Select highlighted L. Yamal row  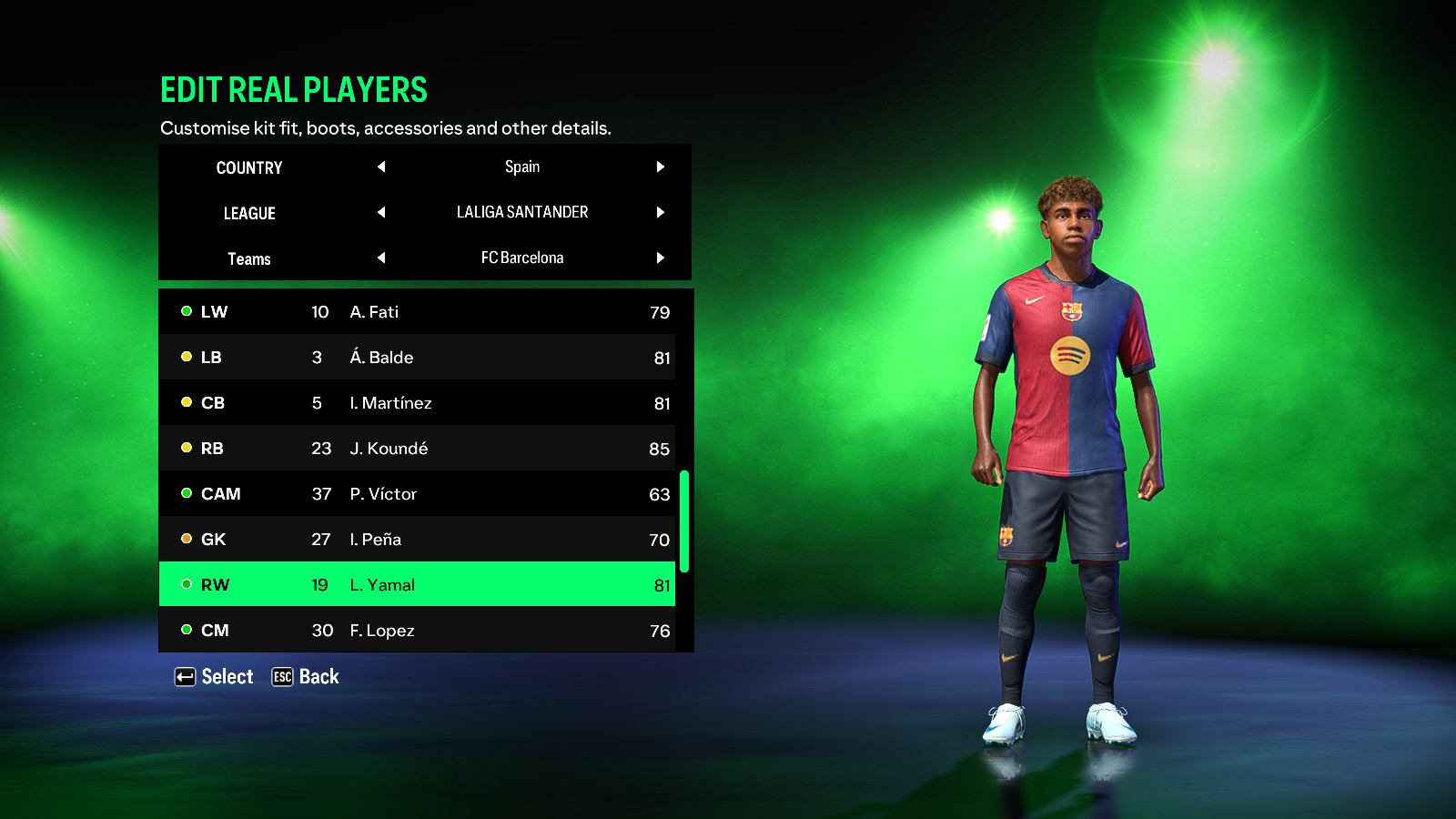pyautogui.click(x=417, y=584)
